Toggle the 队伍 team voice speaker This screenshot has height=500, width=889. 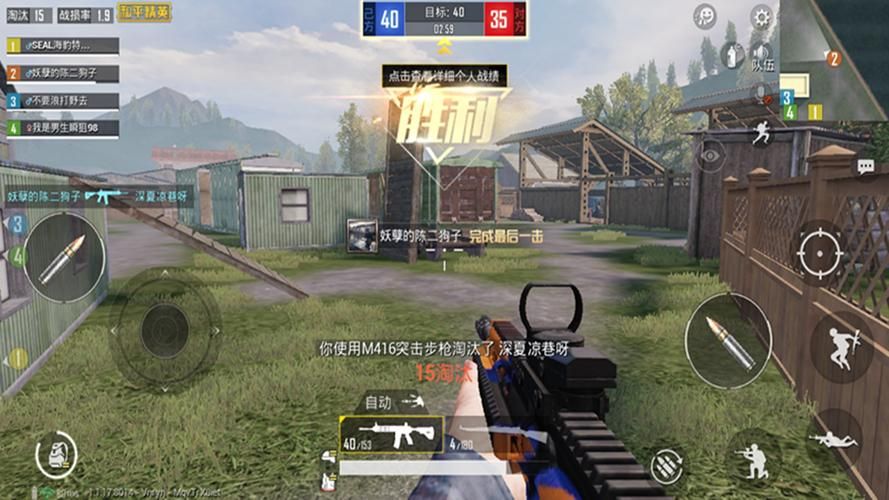coord(762,54)
